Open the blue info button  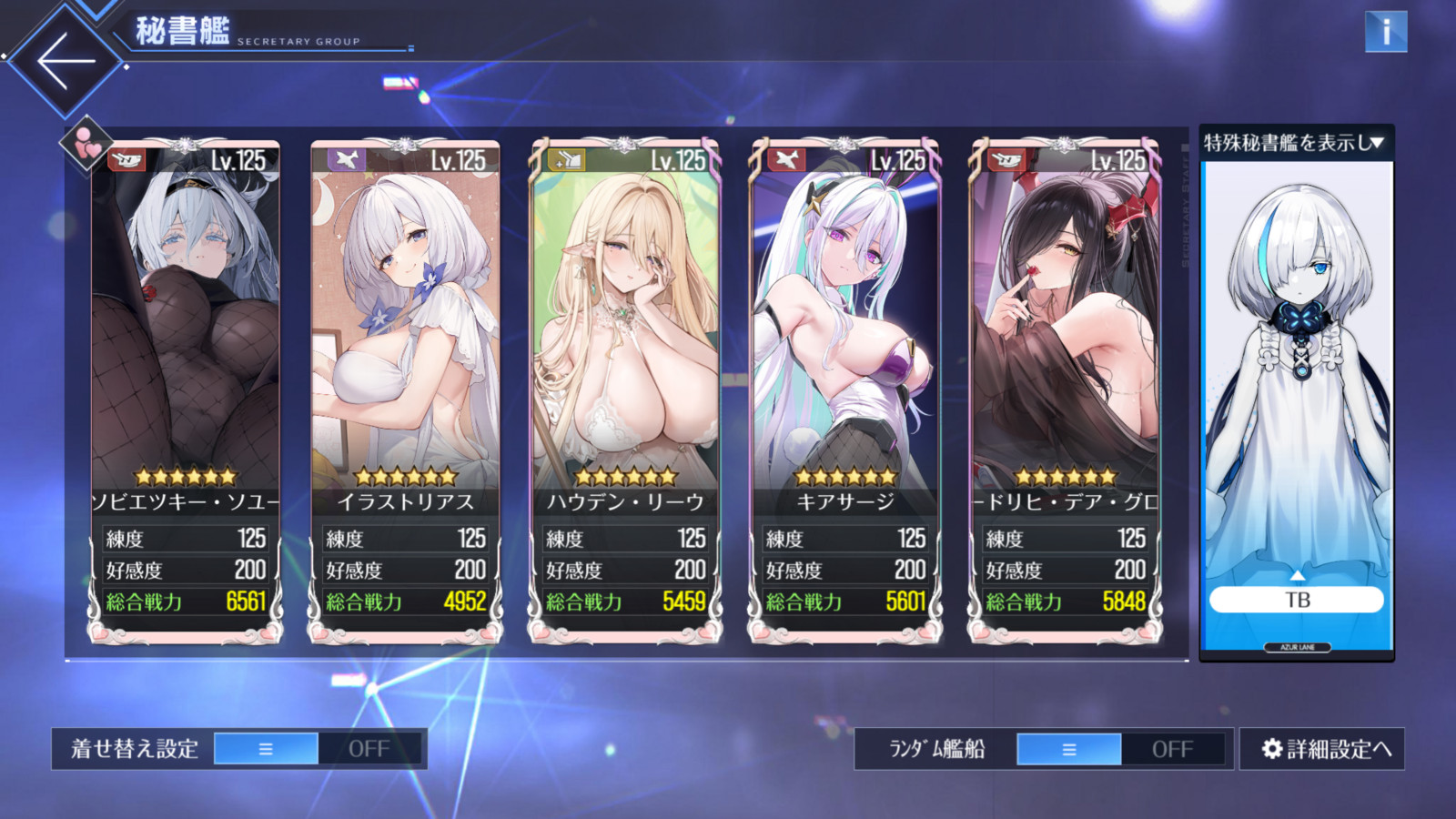click(1385, 32)
